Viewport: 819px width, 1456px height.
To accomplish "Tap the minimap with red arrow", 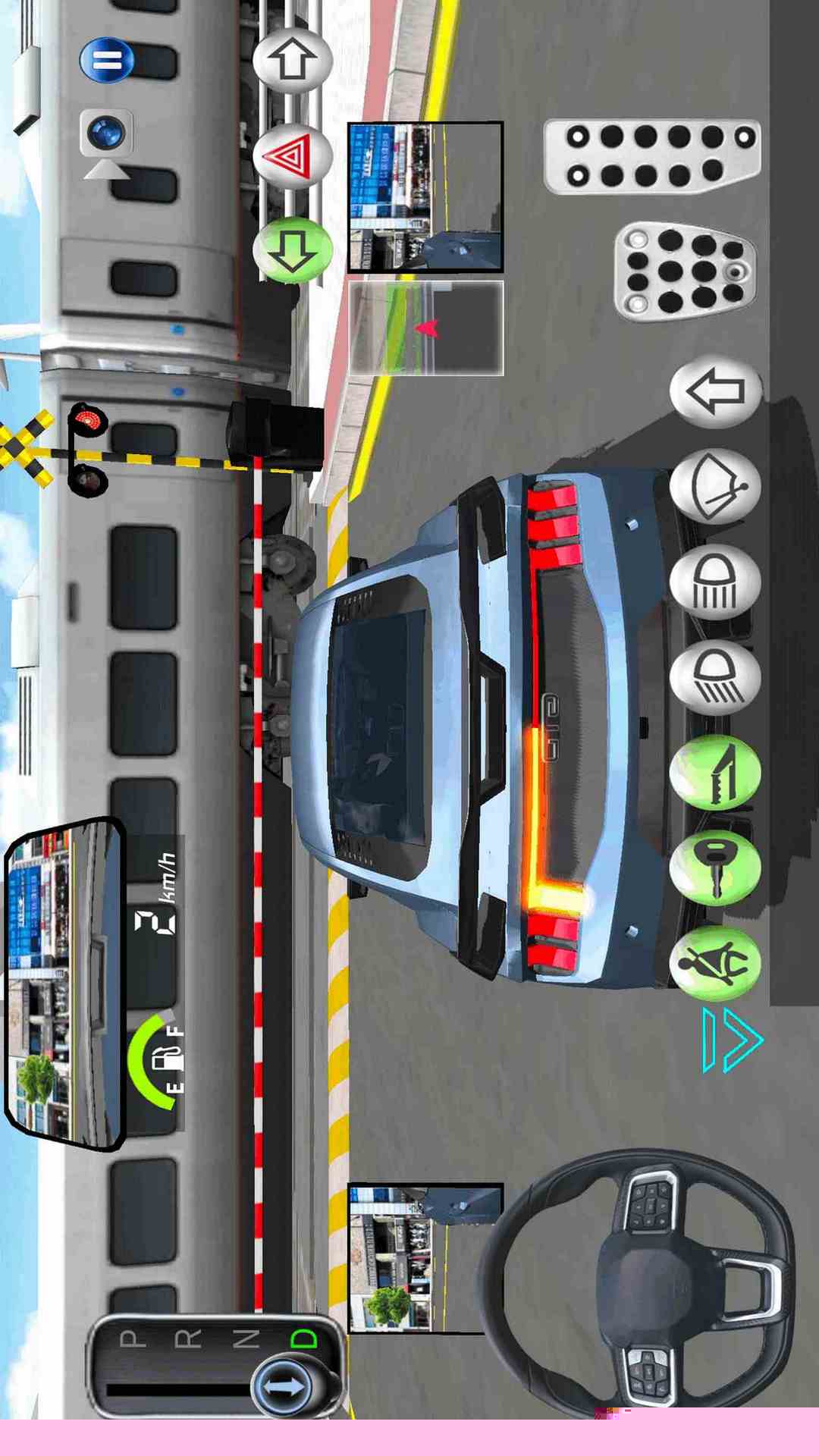I will coord(425,328).
